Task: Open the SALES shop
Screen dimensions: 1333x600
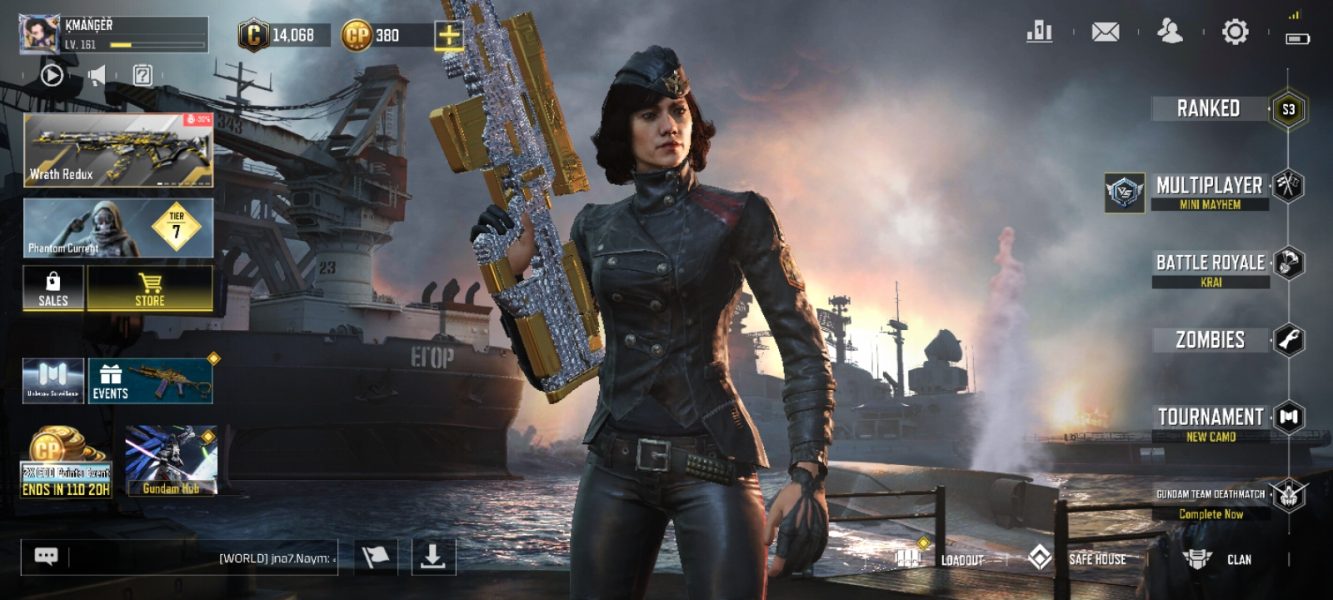Action: [x=53, y=289]
